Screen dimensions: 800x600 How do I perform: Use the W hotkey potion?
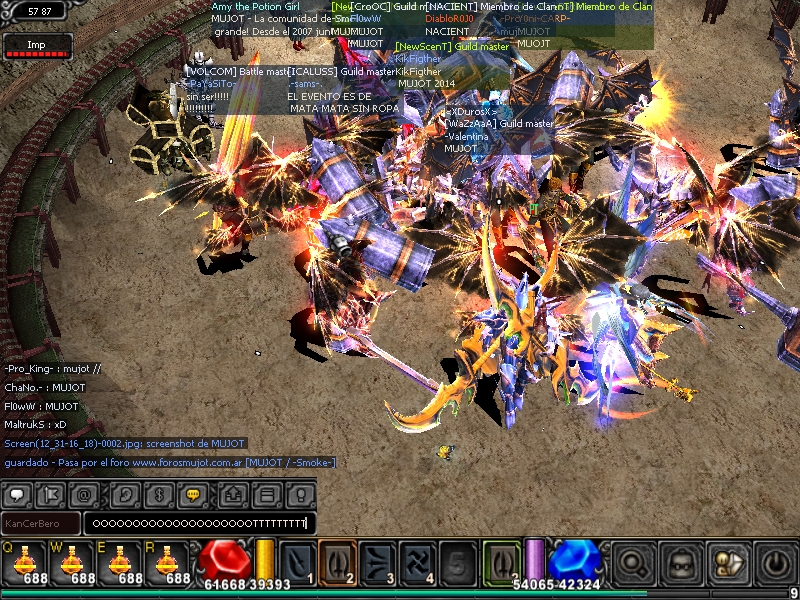pos(71,562)
